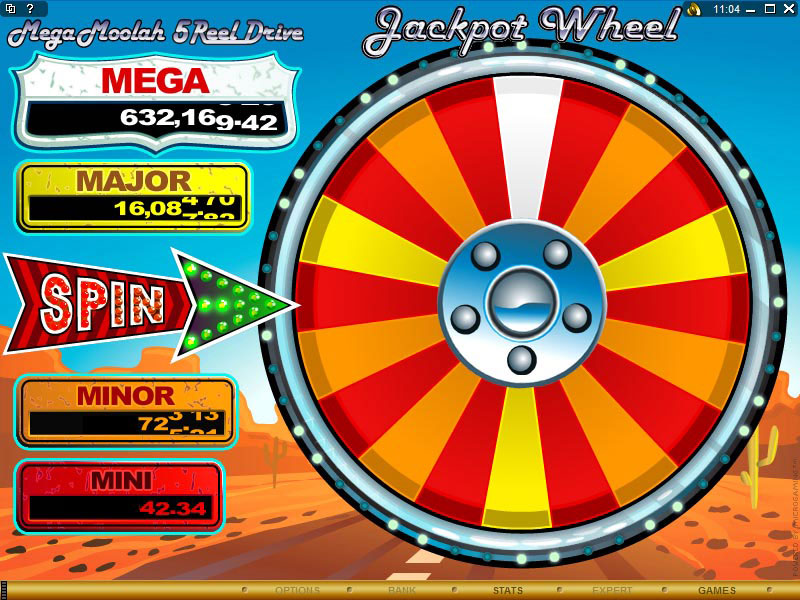Close the game window
The width and height of the screenshot is (800, 600).
click(x=790, y=8)
